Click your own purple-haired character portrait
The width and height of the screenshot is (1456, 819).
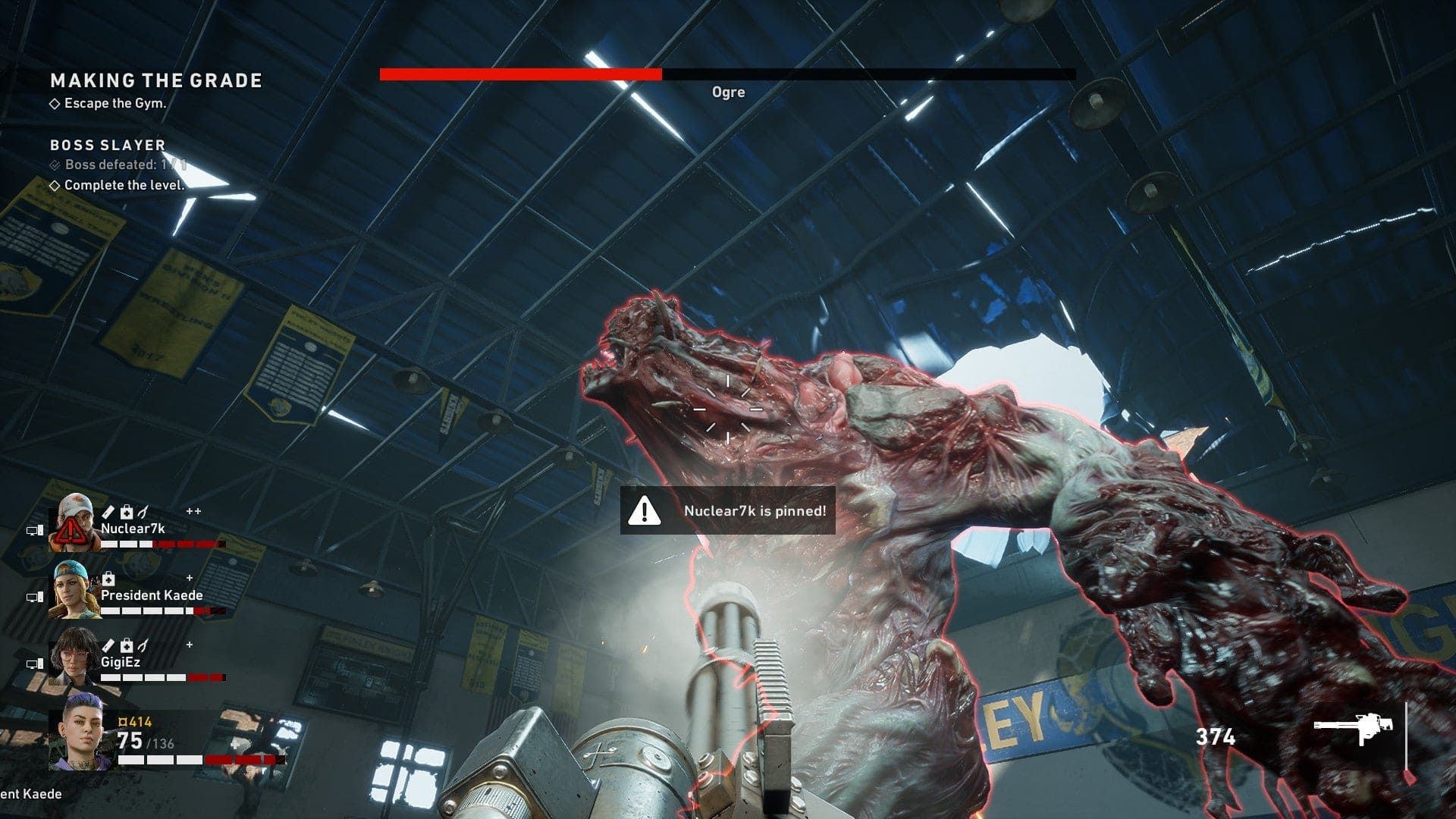tap(82, 732)
